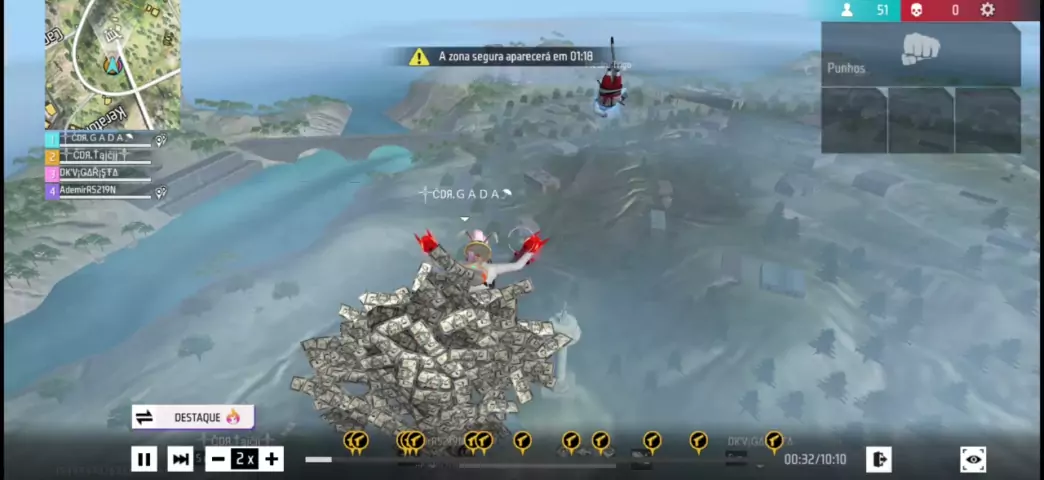The height and width of the screenshot is (480, 1044).
Task: Exit the replay using the door icon
Action: pyautogui.click(x=878, y=459)
